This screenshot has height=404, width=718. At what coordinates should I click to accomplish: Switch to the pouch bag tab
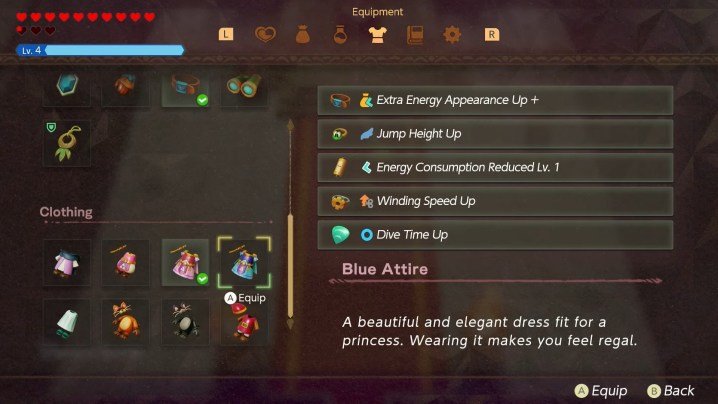coord(302,35)
